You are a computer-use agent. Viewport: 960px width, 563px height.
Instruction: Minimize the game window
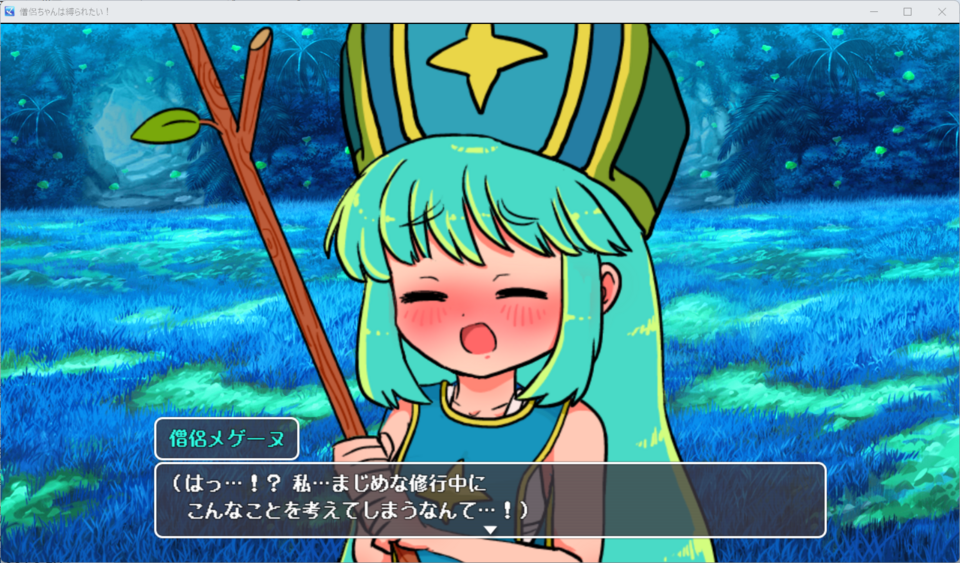[x=873, y=11]
